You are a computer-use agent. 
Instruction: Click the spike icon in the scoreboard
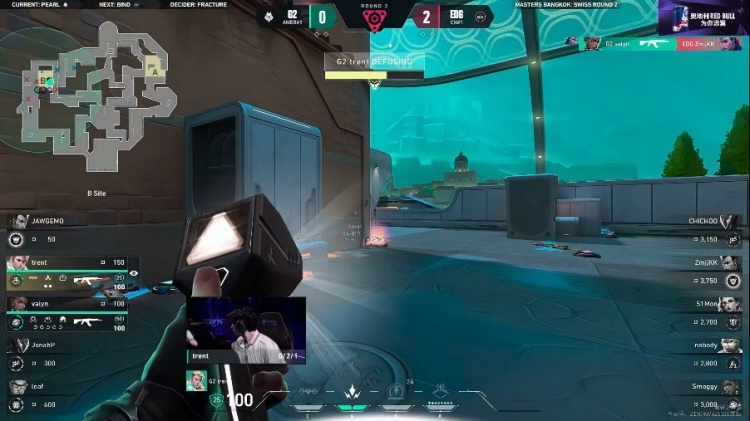375,18
